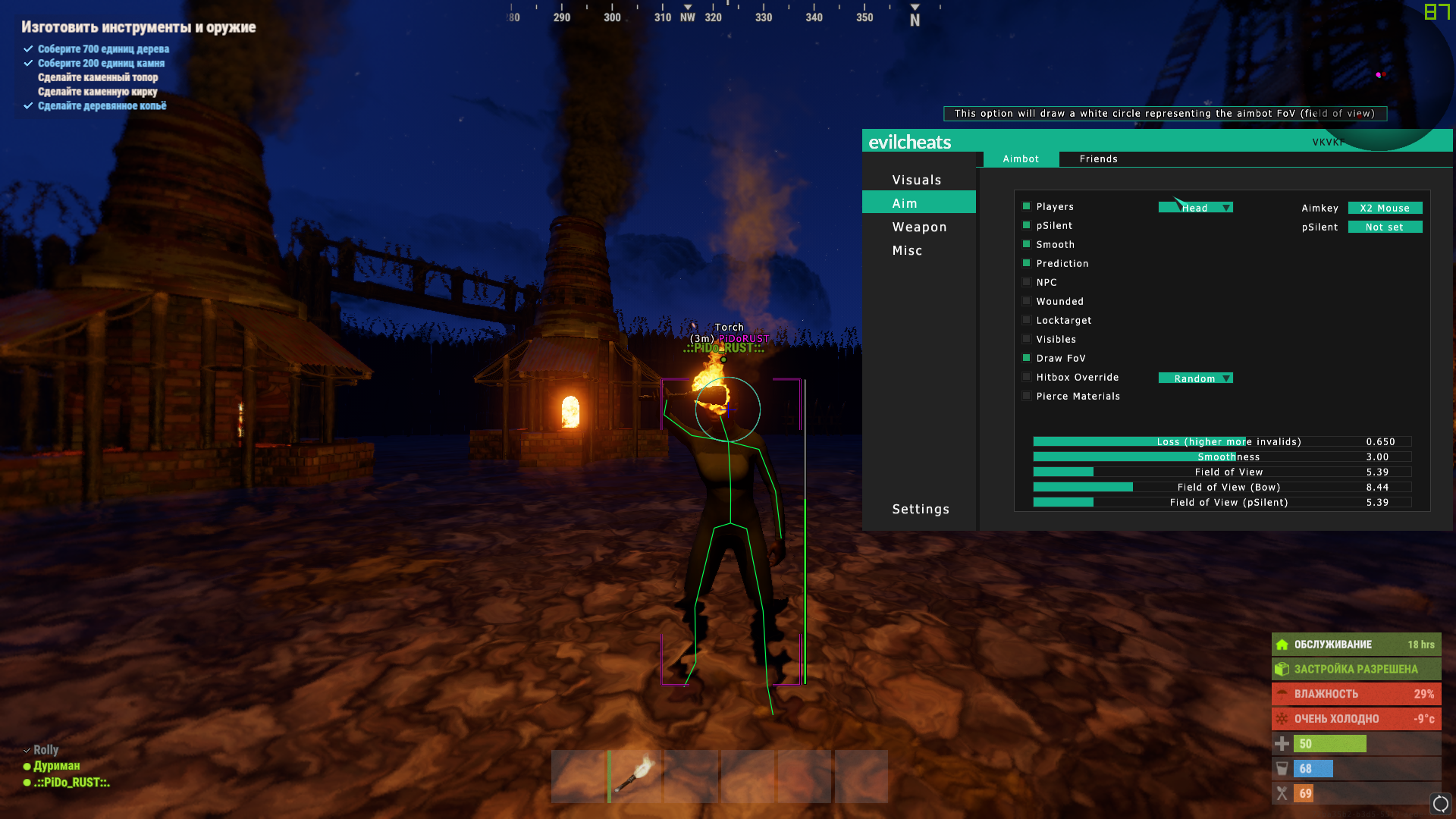Screen dimensions: 1456x819
Task: Toggle the Players checkbox
Action: (1027, 206)
